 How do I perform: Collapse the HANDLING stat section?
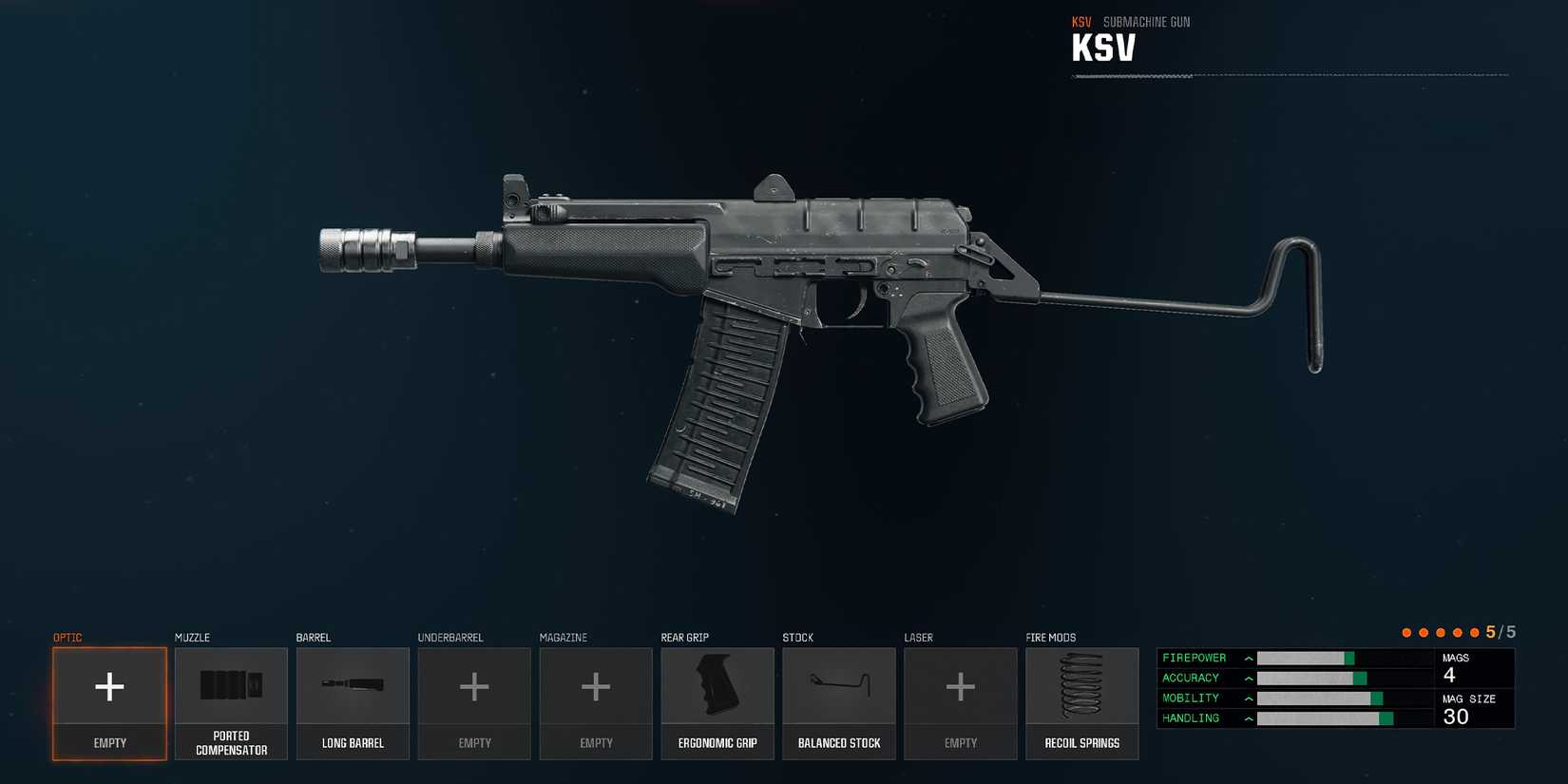pos(1247,717)
